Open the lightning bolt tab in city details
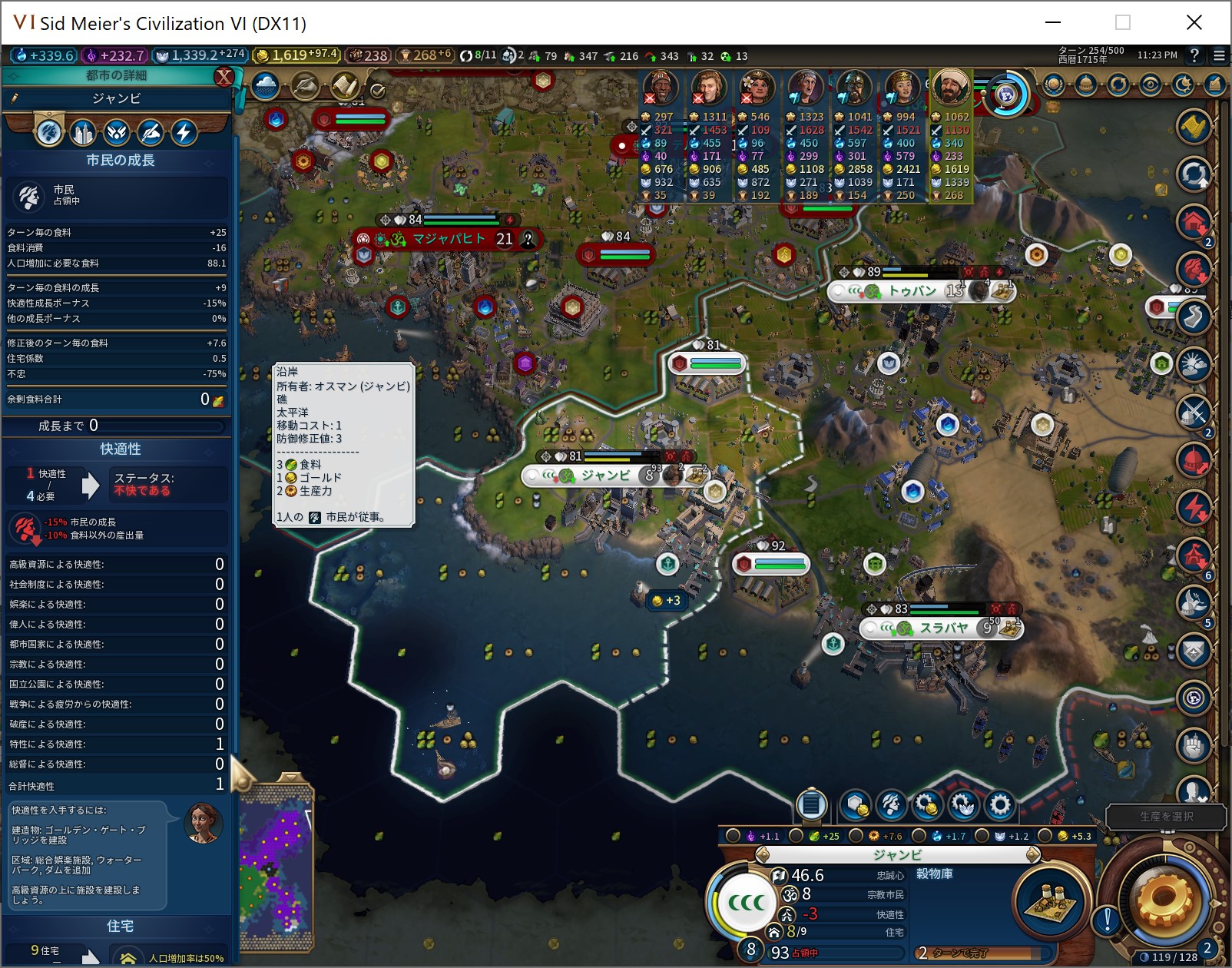This screenshot has height=968, width=1232. (184, 133)
